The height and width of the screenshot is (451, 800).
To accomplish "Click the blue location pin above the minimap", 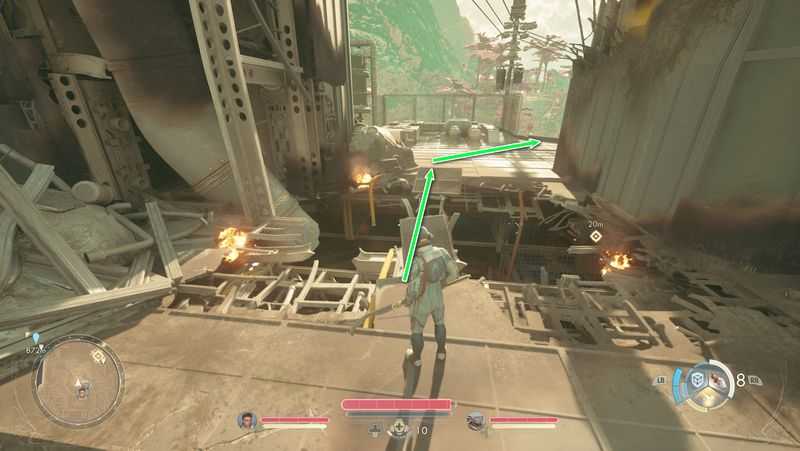I will pyautogui.click(x=35, y=338).
